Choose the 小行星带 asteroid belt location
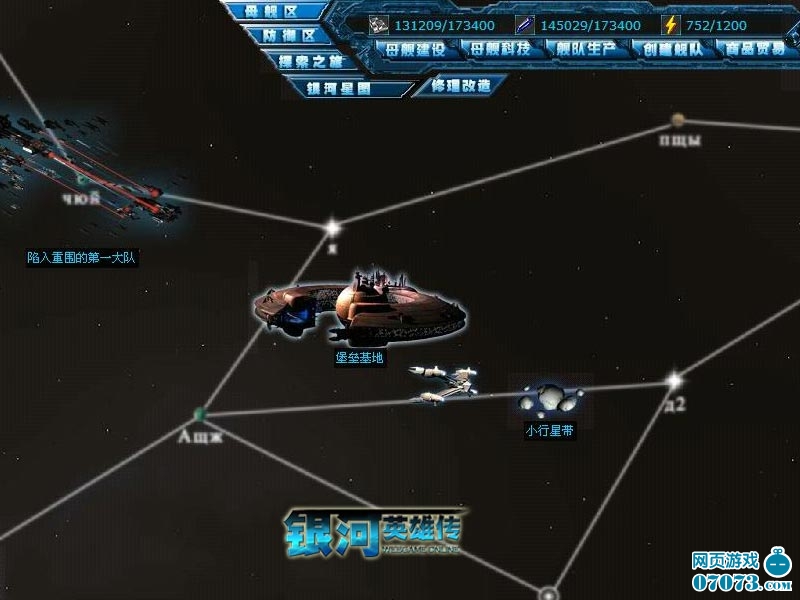 pos(550,402)
